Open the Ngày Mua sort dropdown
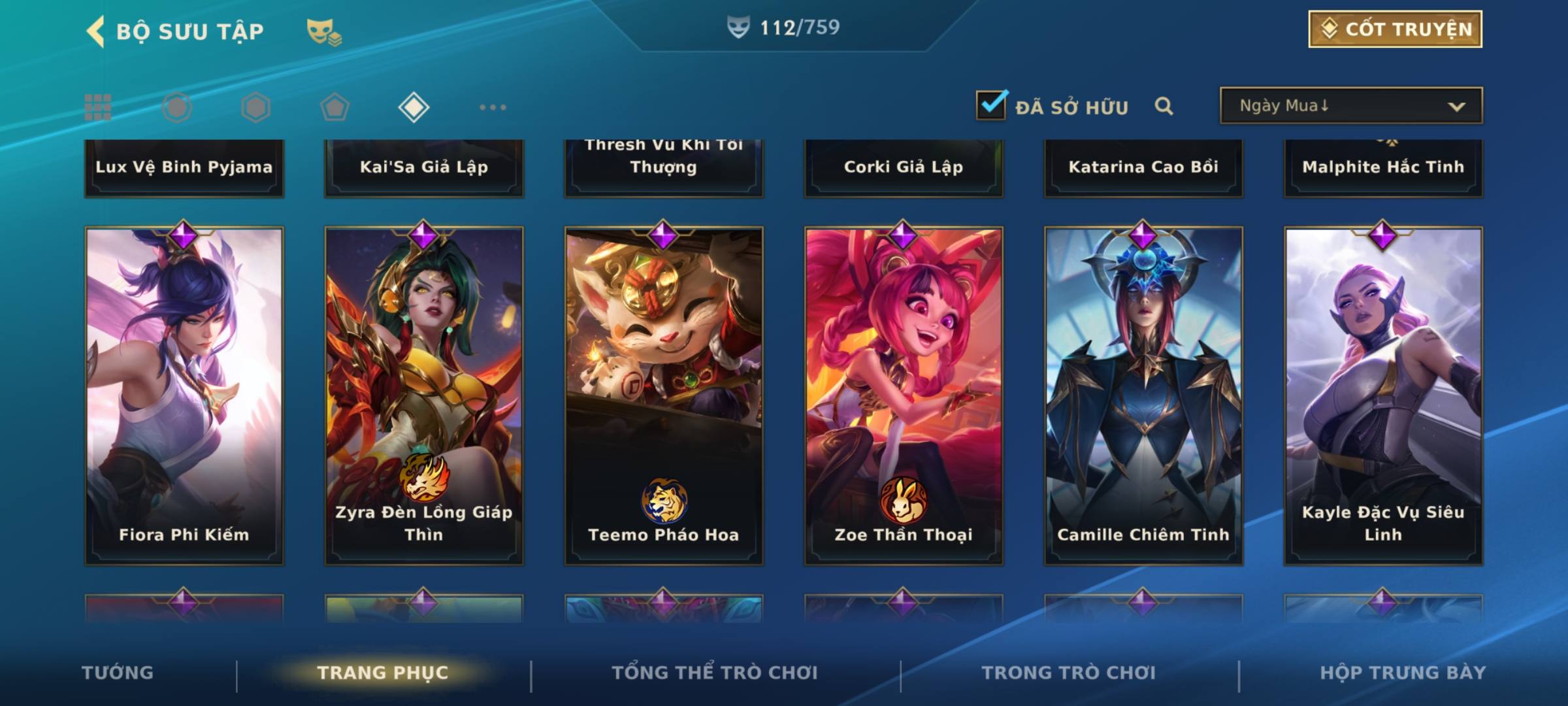 tap(1350, 106)
